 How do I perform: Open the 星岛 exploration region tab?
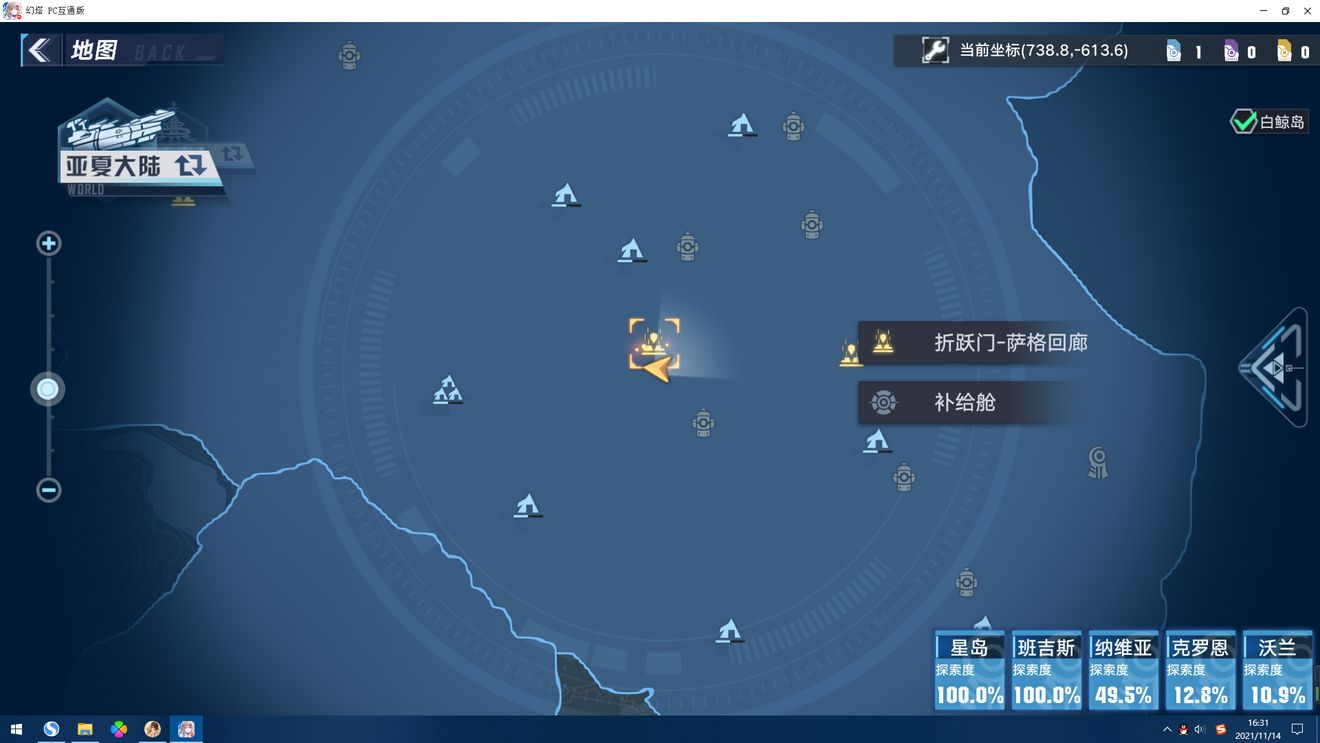pos(969,670)
